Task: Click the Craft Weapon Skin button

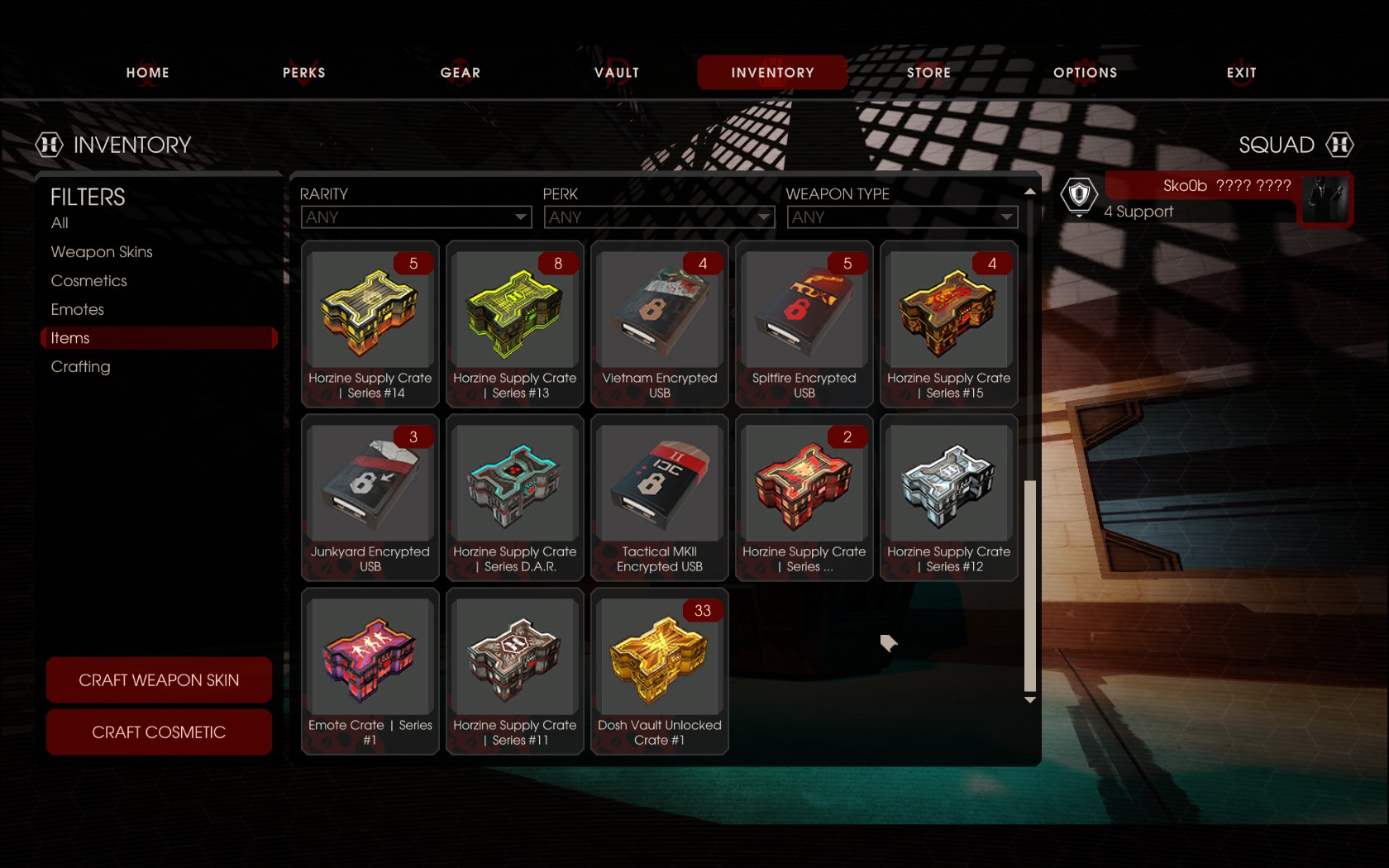Action: coord(159,680)
